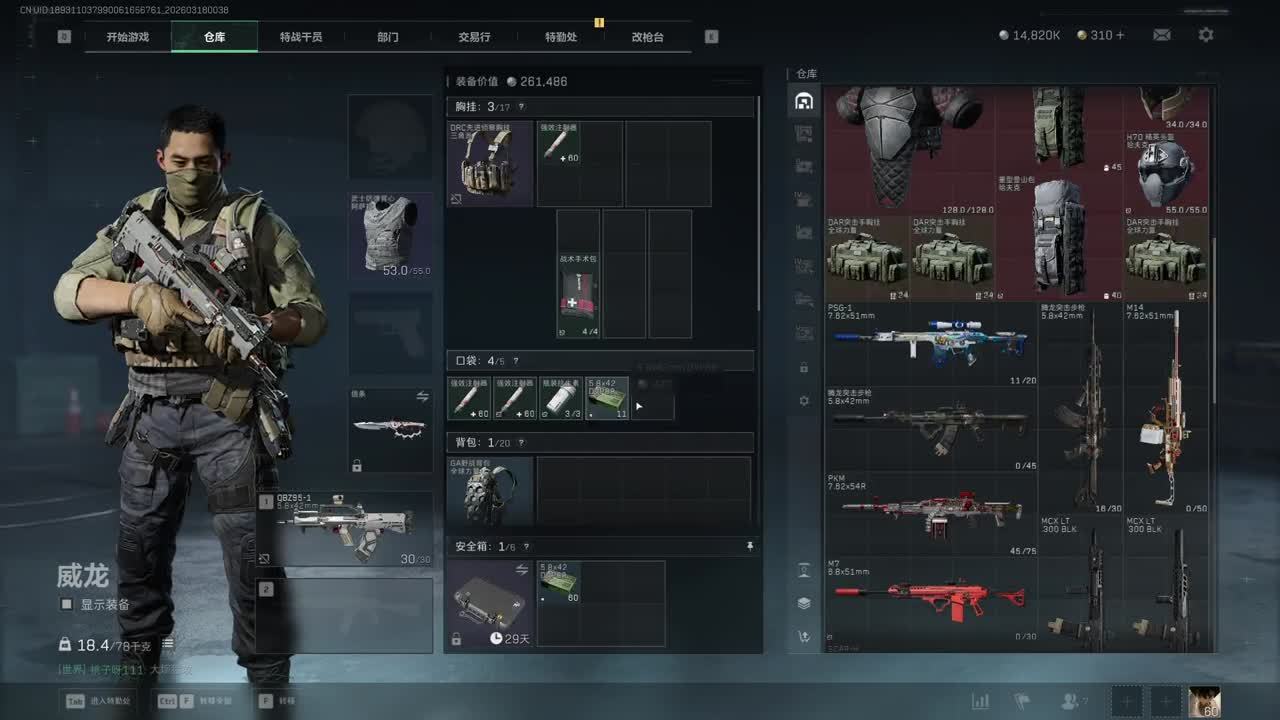Viewport: 1280px width, 720px height.
Task: Open the 交易行 tab
Action: click(474, 37)
